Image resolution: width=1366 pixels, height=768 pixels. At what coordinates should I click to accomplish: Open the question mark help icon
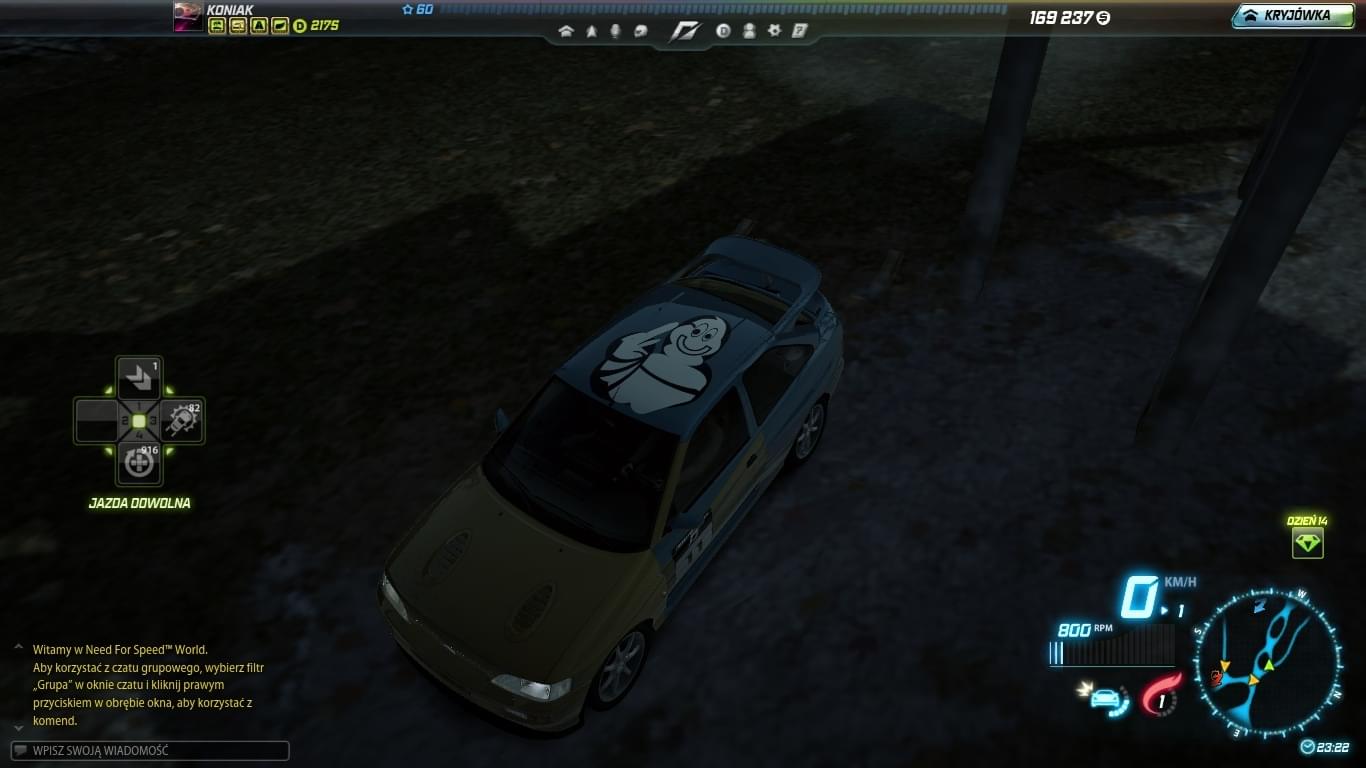coord(799,31)
